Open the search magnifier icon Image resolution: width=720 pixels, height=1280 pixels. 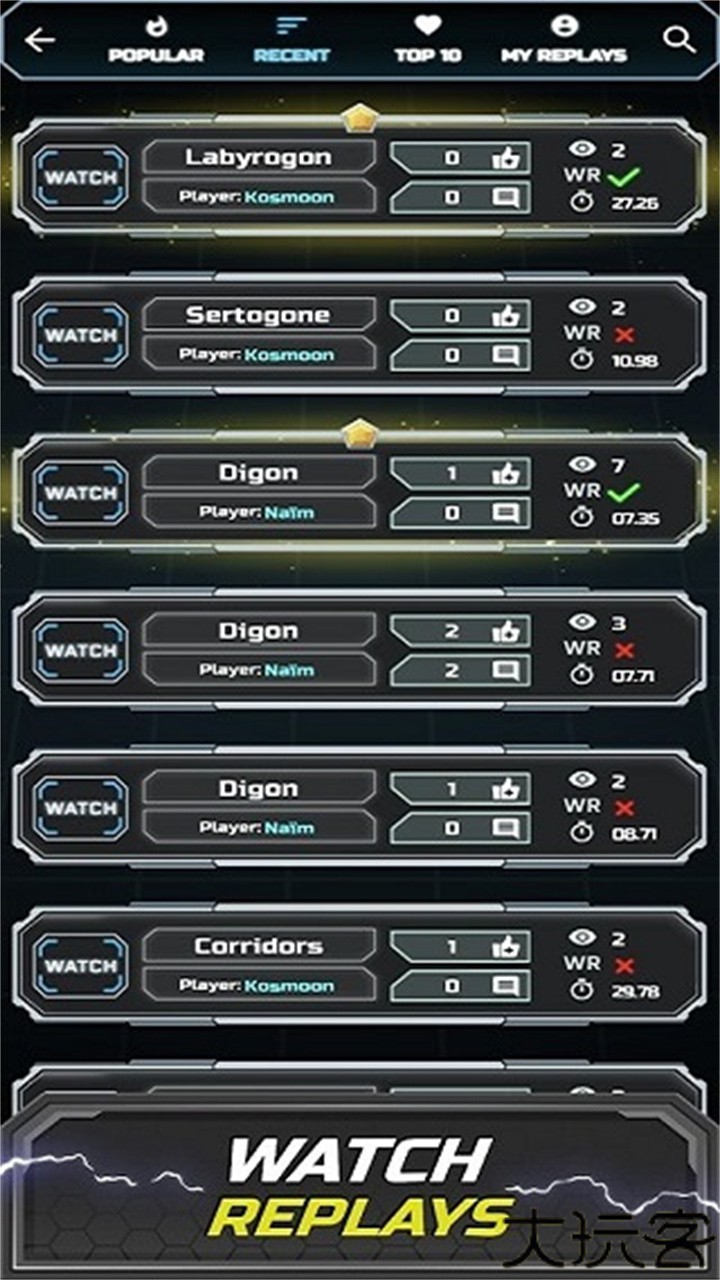(679, 40)
